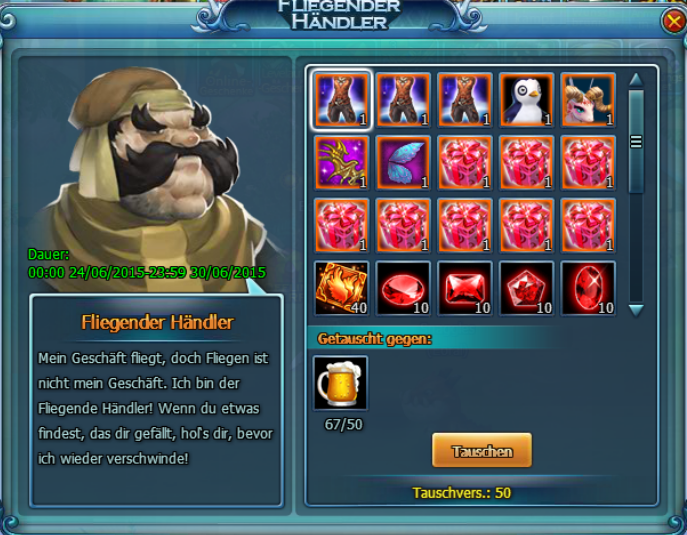This screenshot has height=535, width=687.
Task: Click the item list scroll-up arrow
Action: point(635,79)
